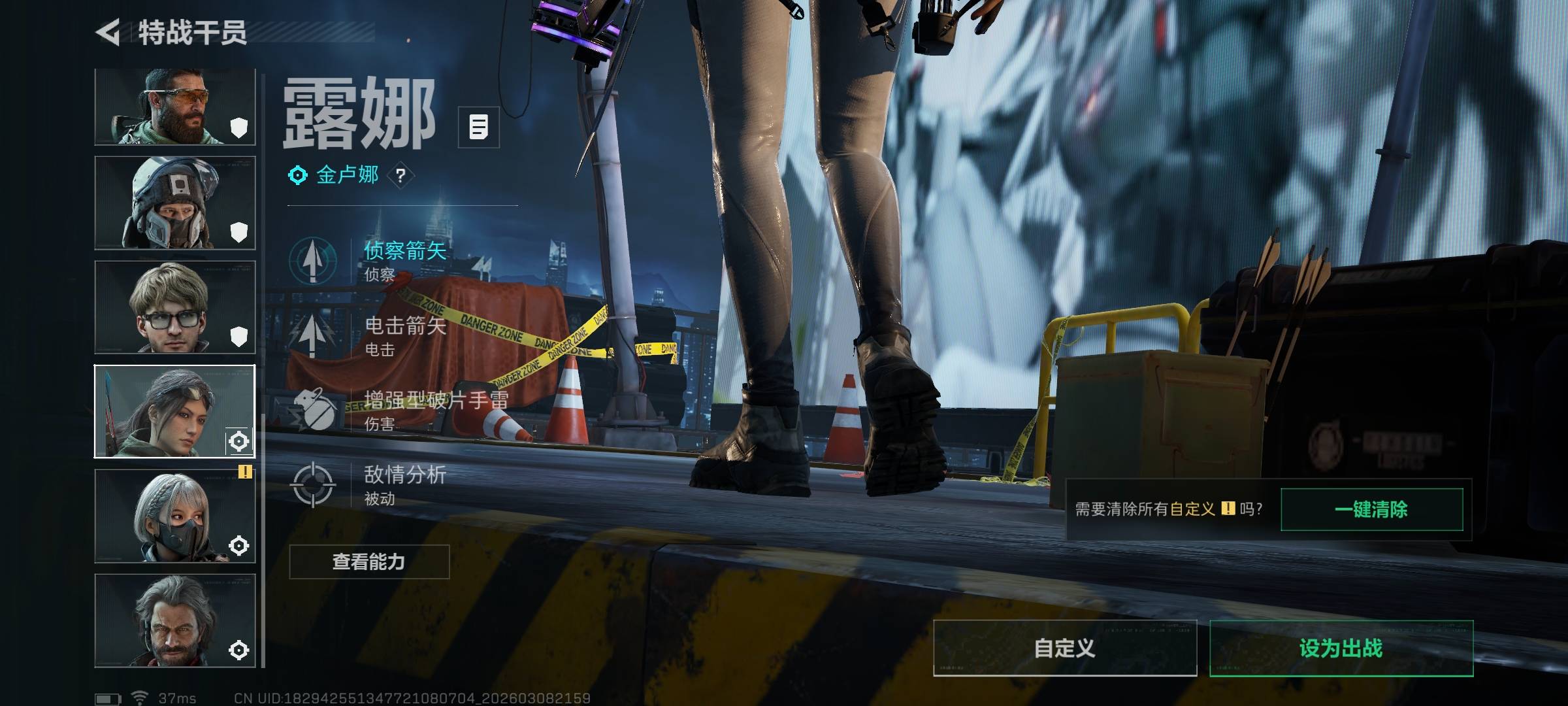Select the 露娜 operator portrait
The width and height of the screenshot is (1568, 706).
174,411
